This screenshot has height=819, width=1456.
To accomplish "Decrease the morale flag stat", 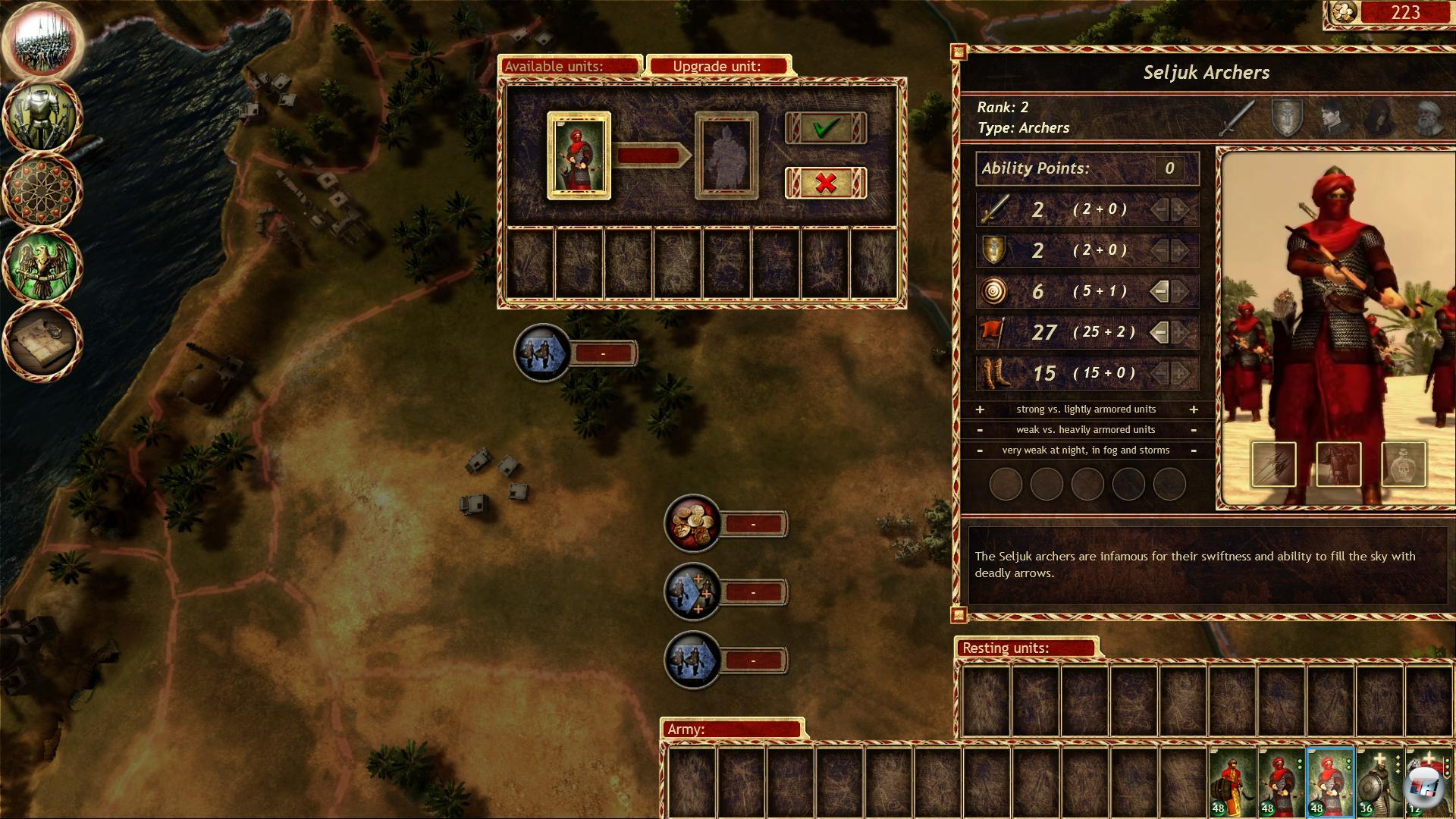I will point(1159,332).
